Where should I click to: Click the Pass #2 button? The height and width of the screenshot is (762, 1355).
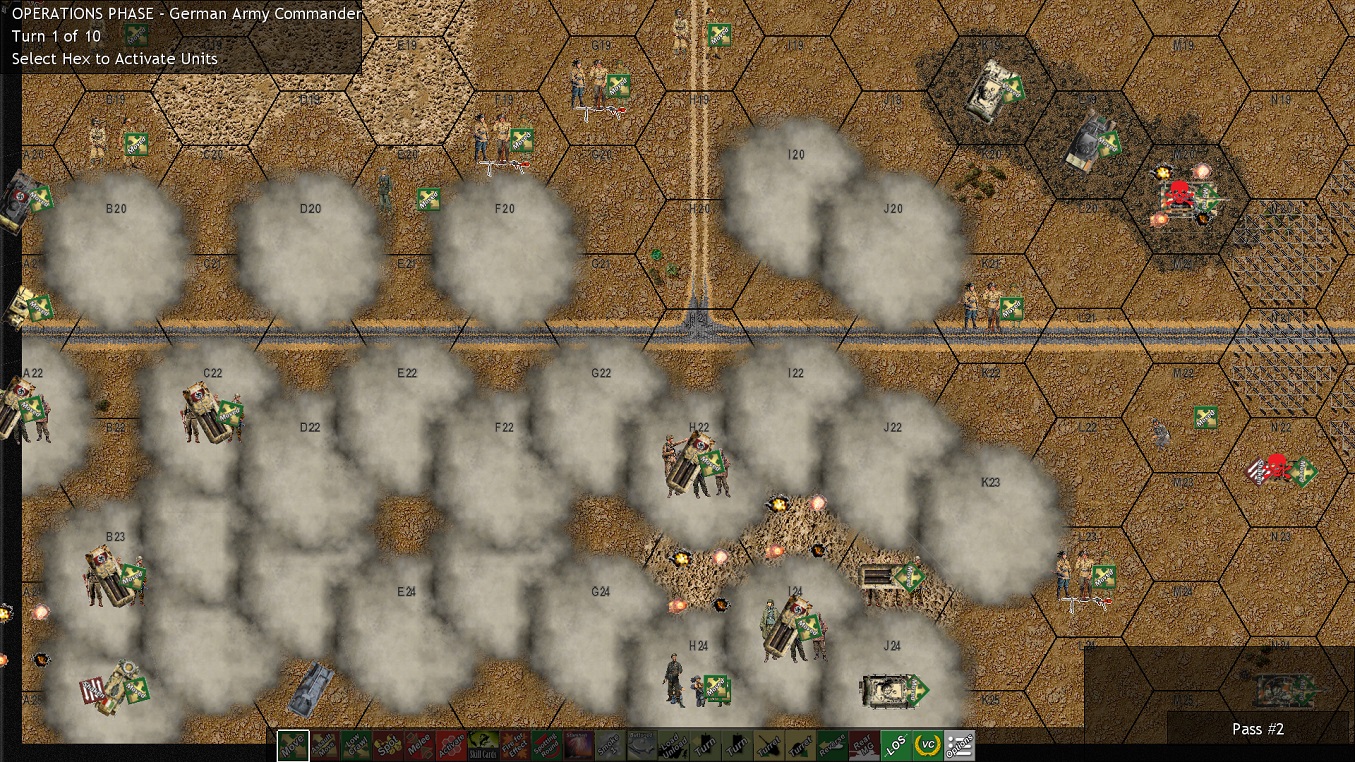(x=1257, y=729)
